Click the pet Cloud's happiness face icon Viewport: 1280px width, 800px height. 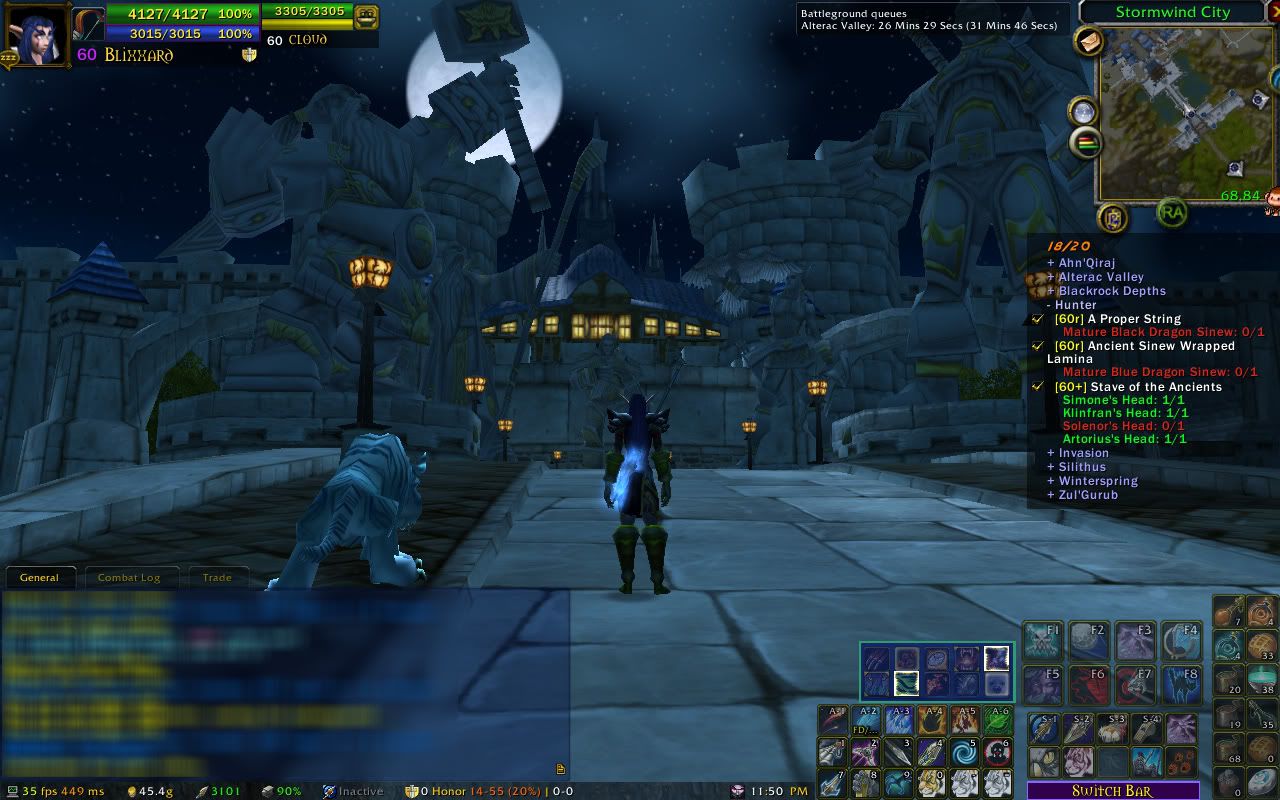(366, 17)
